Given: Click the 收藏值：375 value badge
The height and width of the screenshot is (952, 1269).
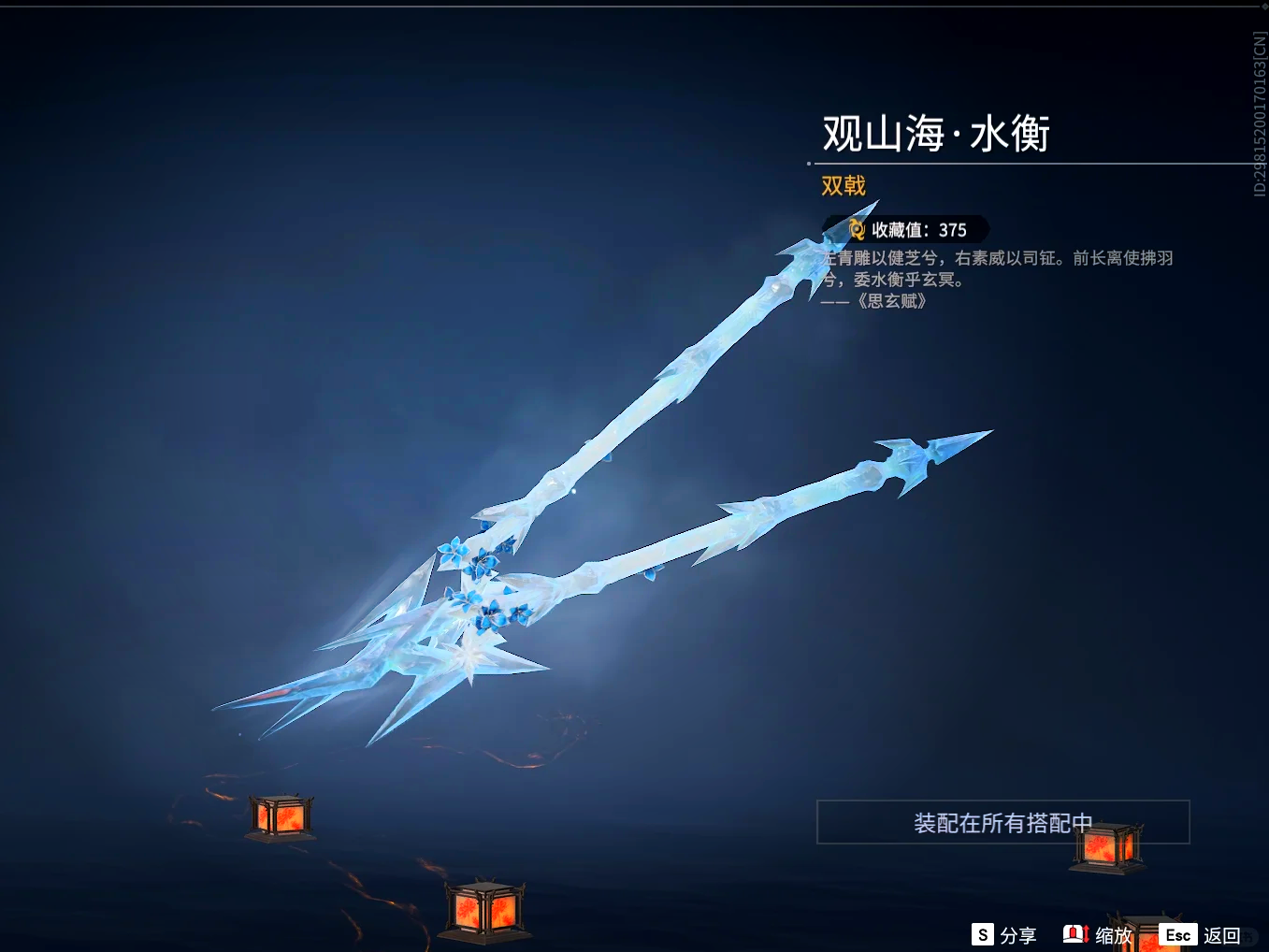Looking at the screenshot, I should [901, 228].
